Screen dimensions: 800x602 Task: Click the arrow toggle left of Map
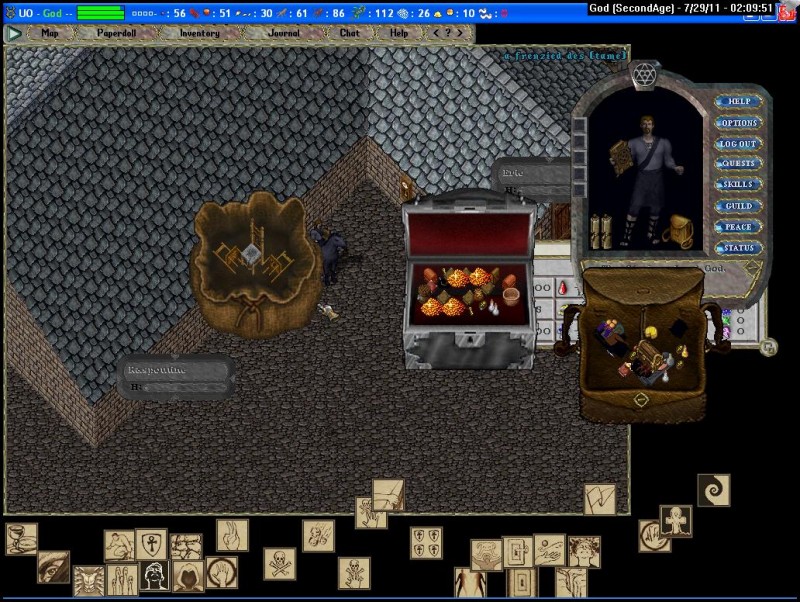(14, 33)
